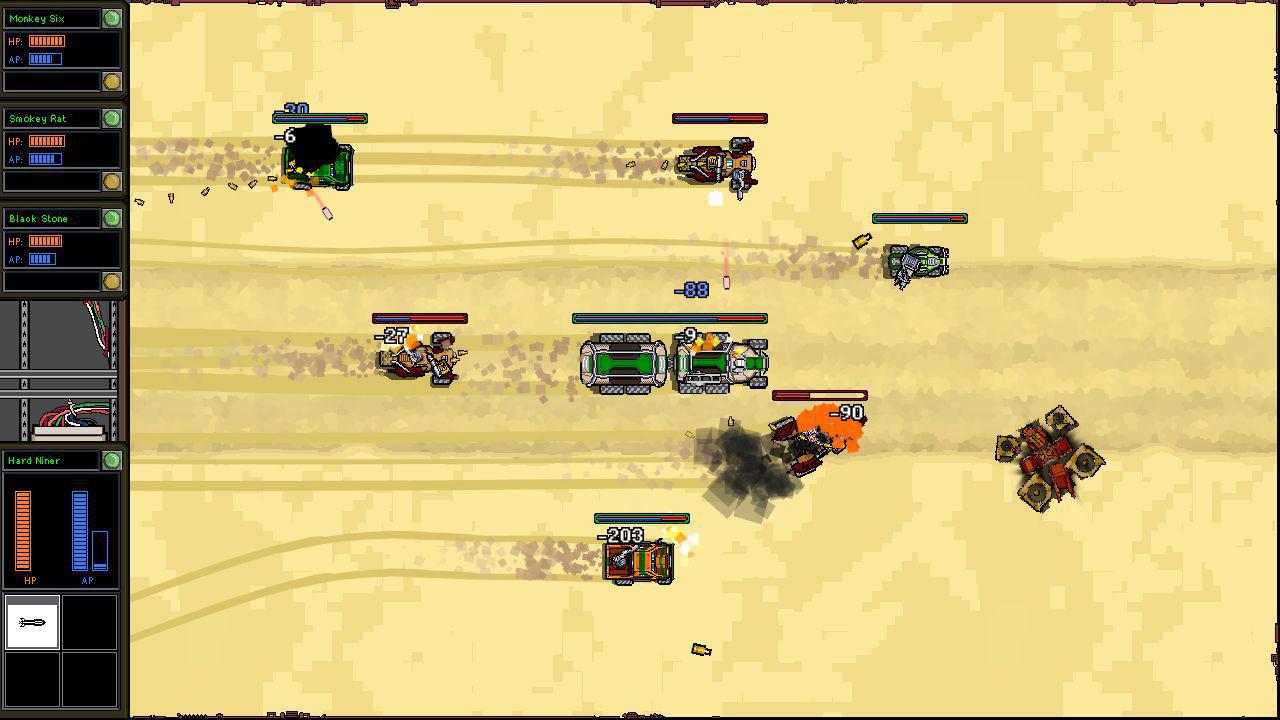Screen dimensions: 1280x720
Task: Toggle Monkey Six's green status light
Action: [111, 17]
